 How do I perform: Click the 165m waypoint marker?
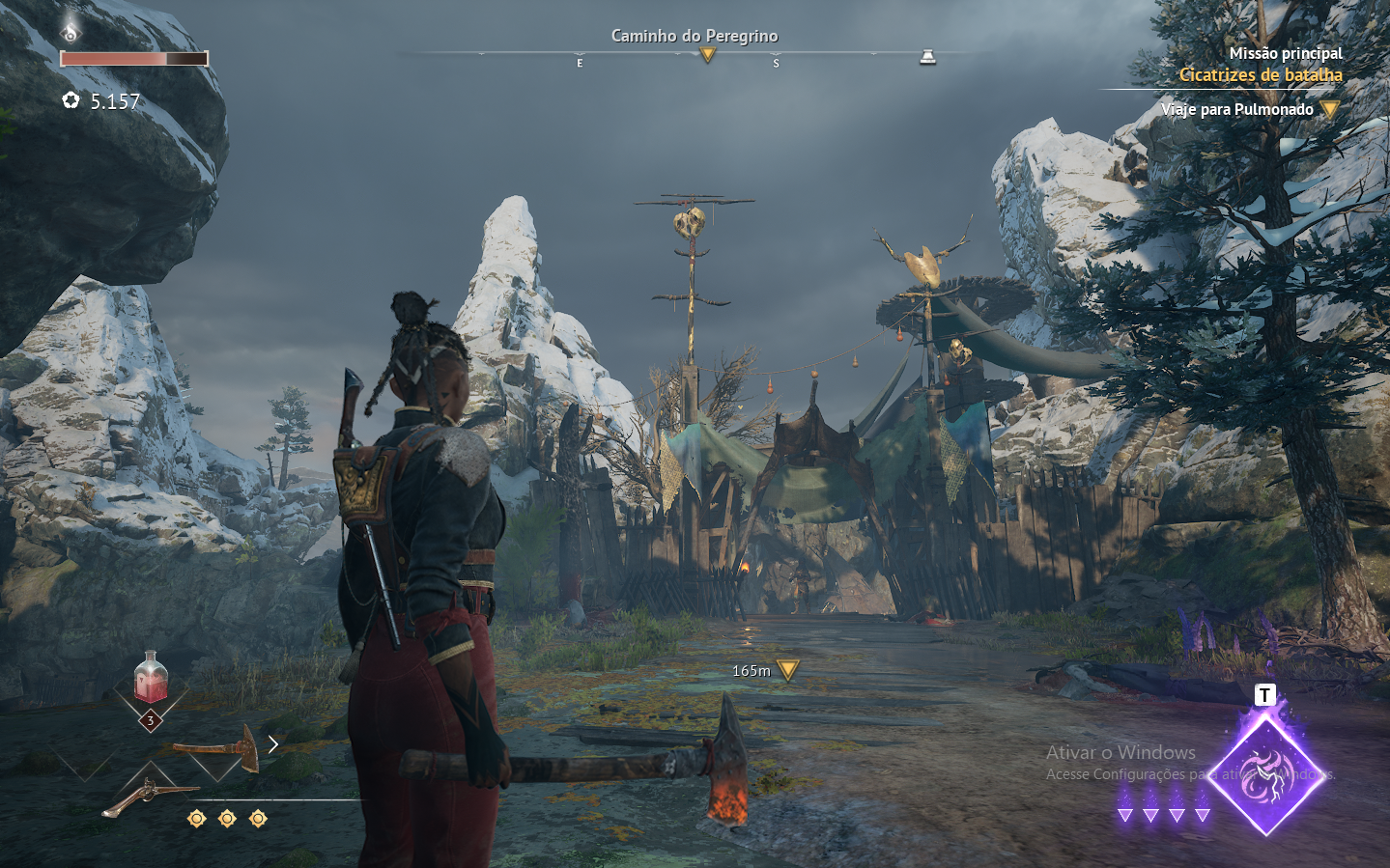point(788,669)
